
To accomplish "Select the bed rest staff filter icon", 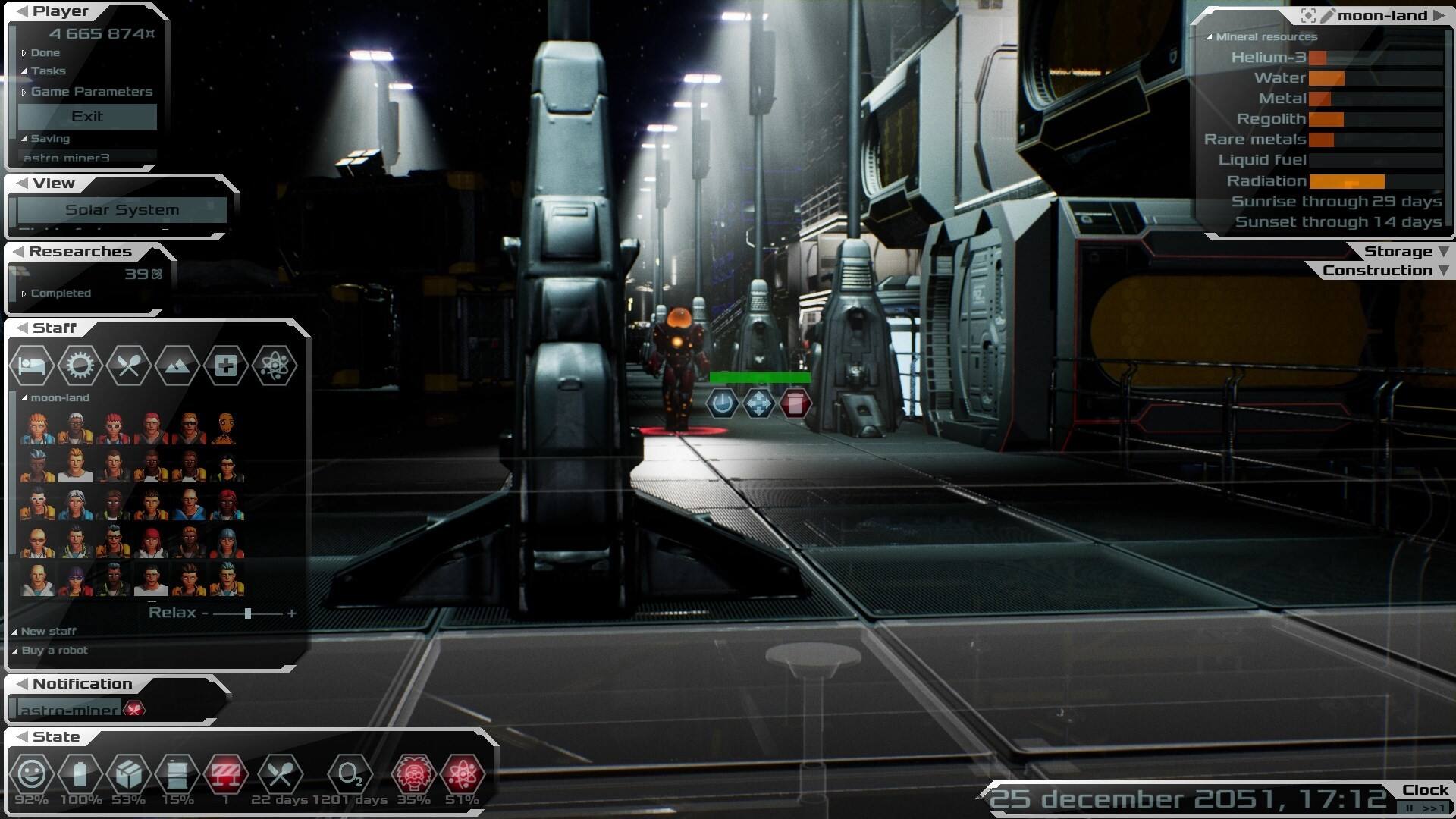I will [x=32, y=366].
